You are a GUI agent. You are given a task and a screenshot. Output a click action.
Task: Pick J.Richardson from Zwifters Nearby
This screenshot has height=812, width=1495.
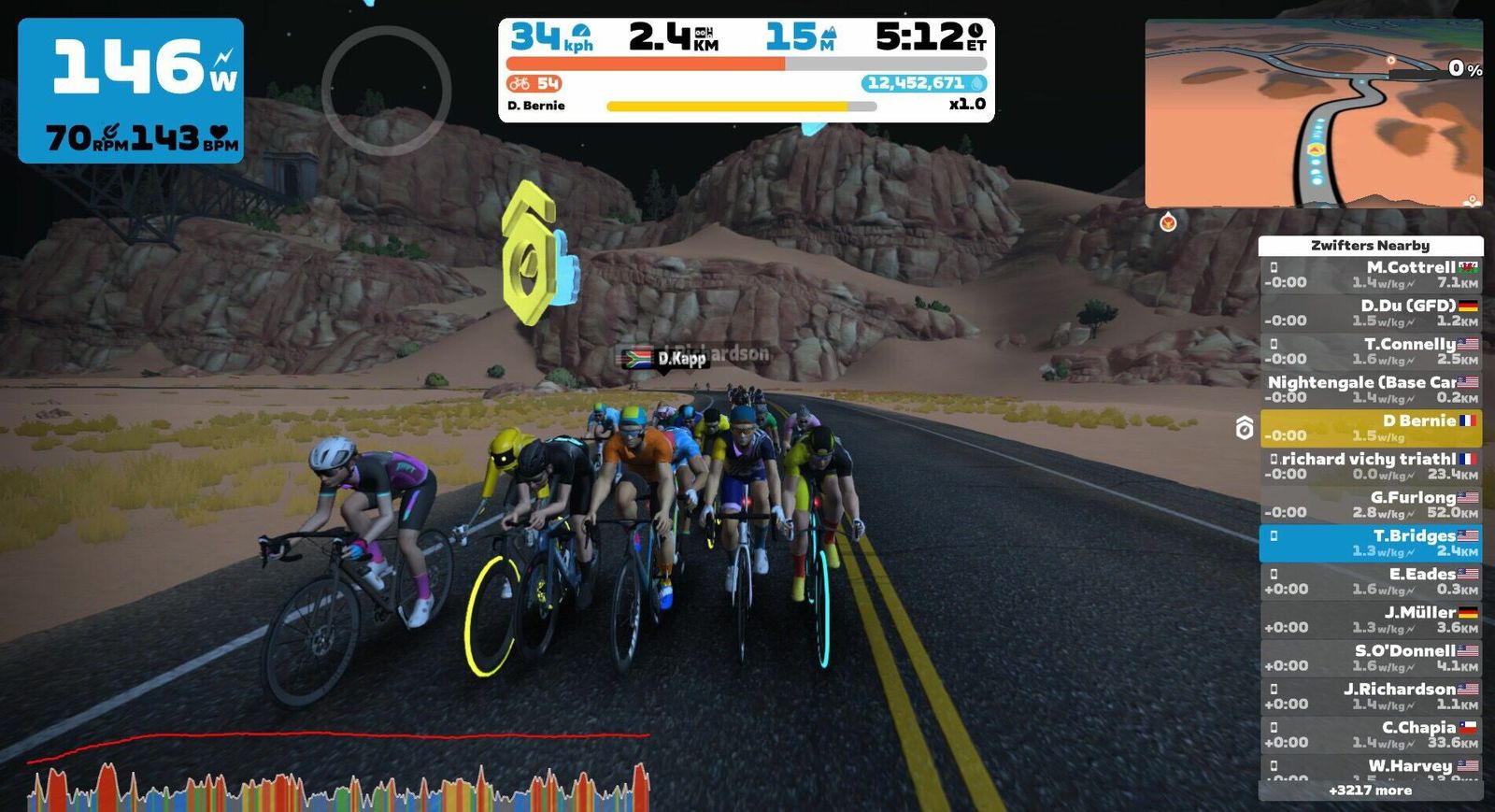pyautogui.click(x=1370, y=696)
